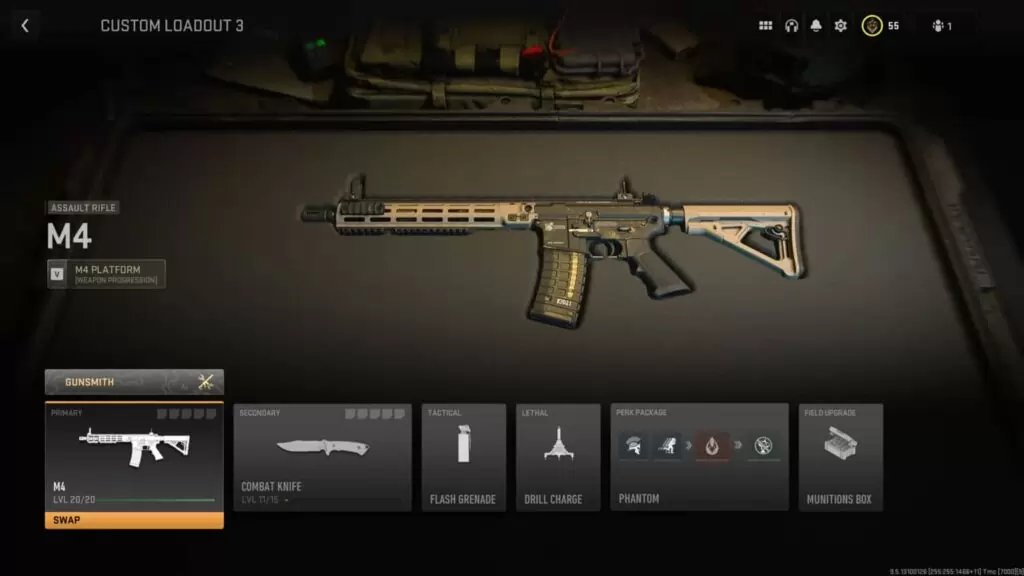View the player rank emblem
Viewport: 1024px width, 576px height.
coord(872,26)
